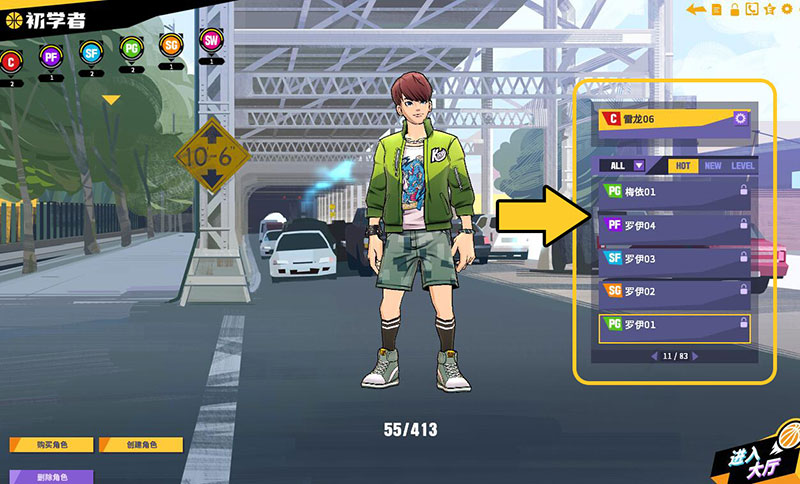Go back with the orange arrow icon
Image resolution: width=800 pixels, height=484 pixels.
coord(696,10)
